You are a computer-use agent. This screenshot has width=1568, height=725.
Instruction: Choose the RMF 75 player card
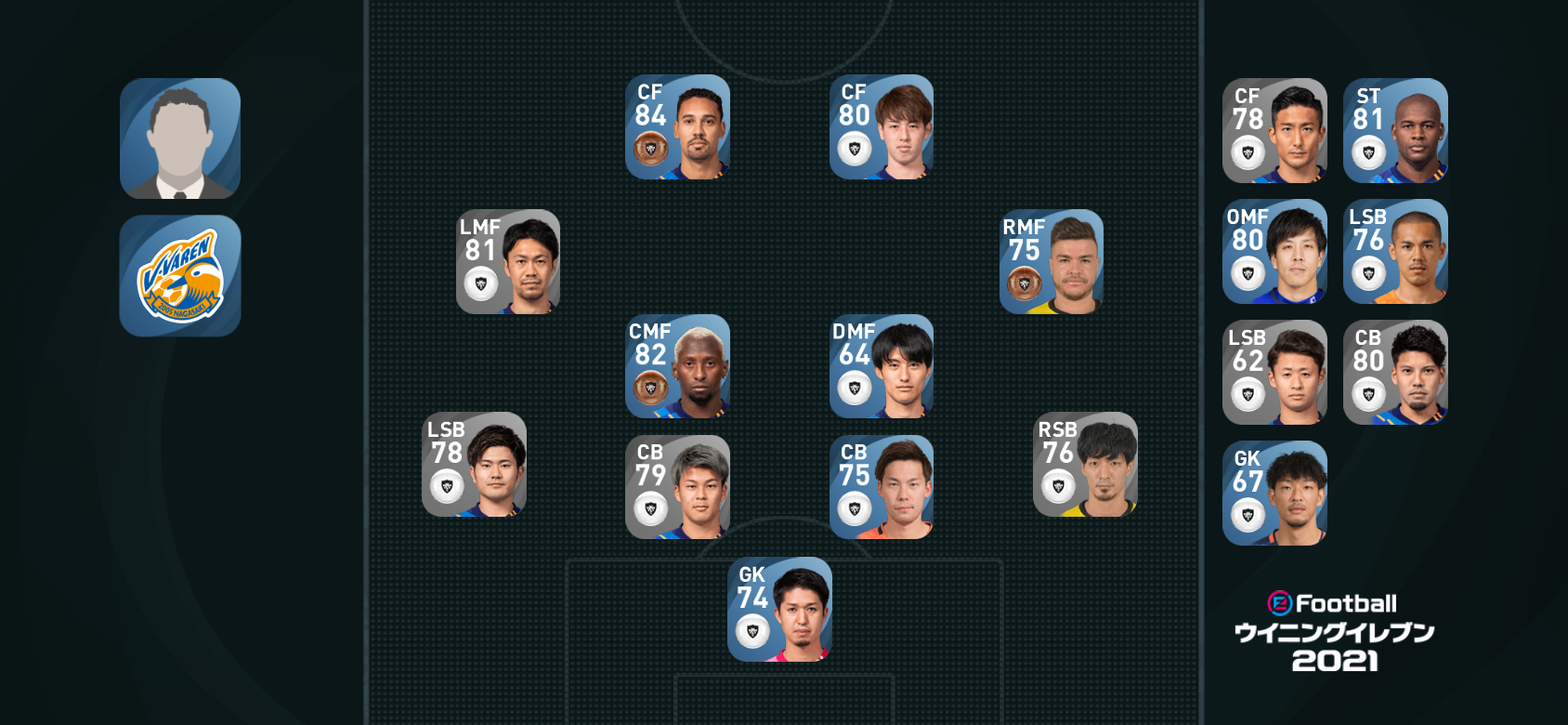tap(1051, 261)
